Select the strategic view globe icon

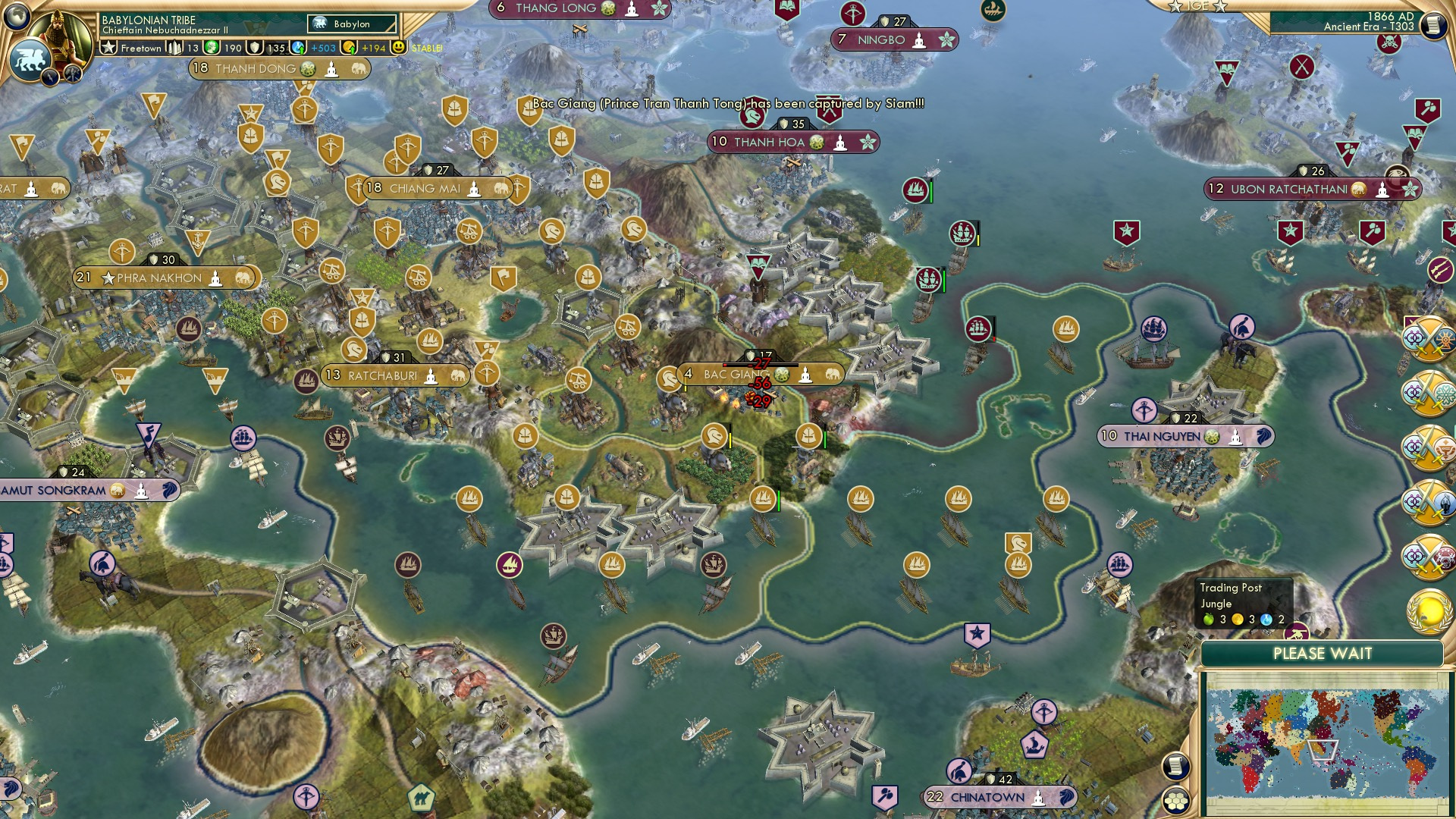pos(17,15)
